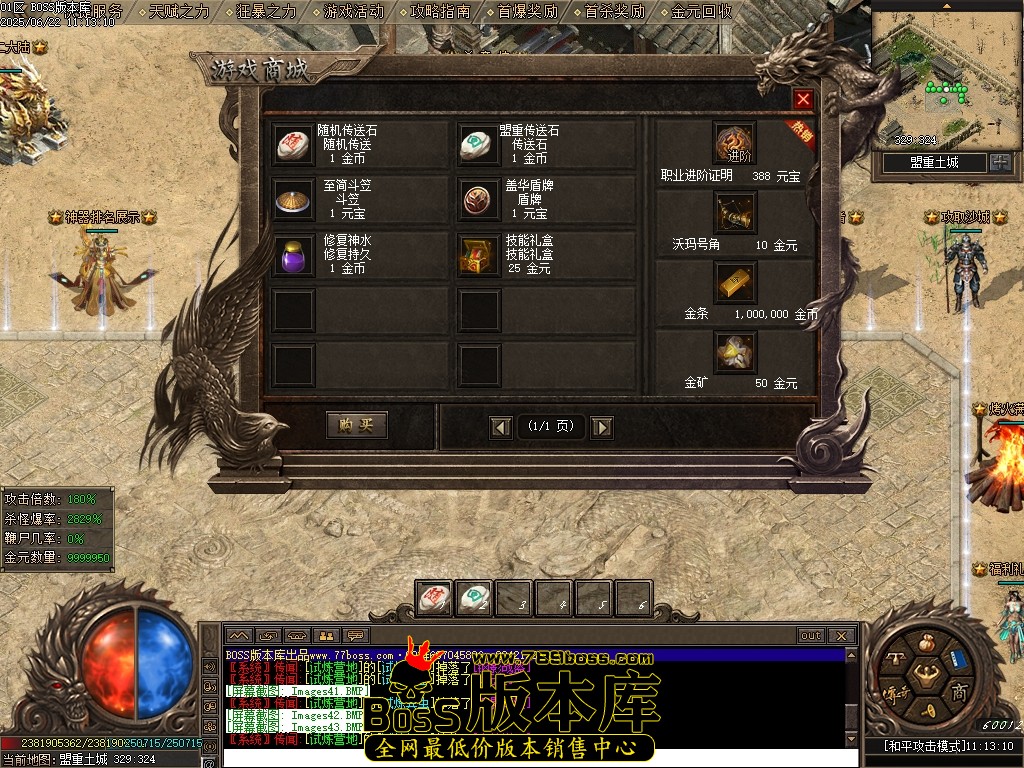
Task: Open the 天赋之力 top menu
Action: pos(180,12)
